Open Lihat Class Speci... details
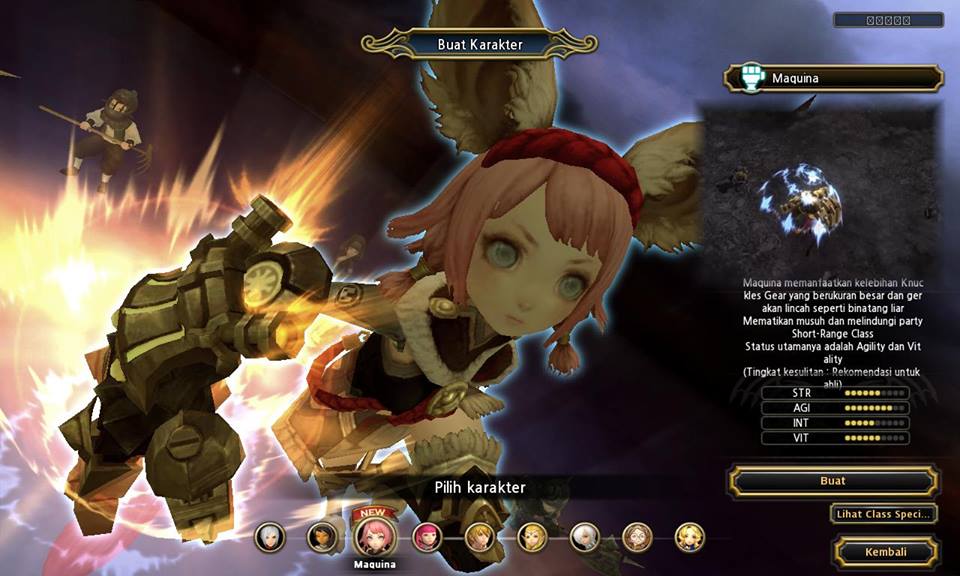The width and height of the screenshot is (960, 576). [x=883, y=514]
